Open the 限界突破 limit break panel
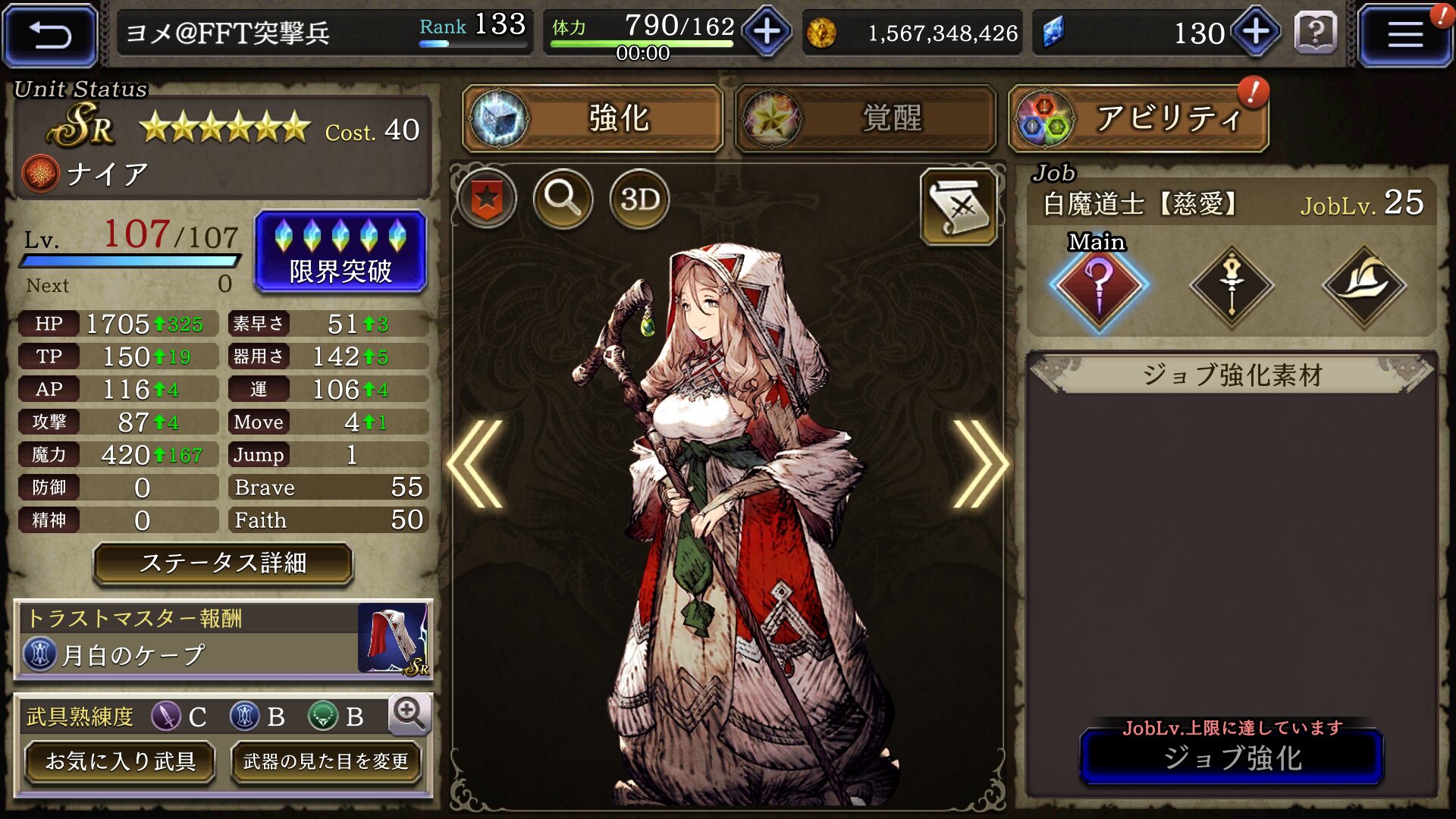 point(340,252)
